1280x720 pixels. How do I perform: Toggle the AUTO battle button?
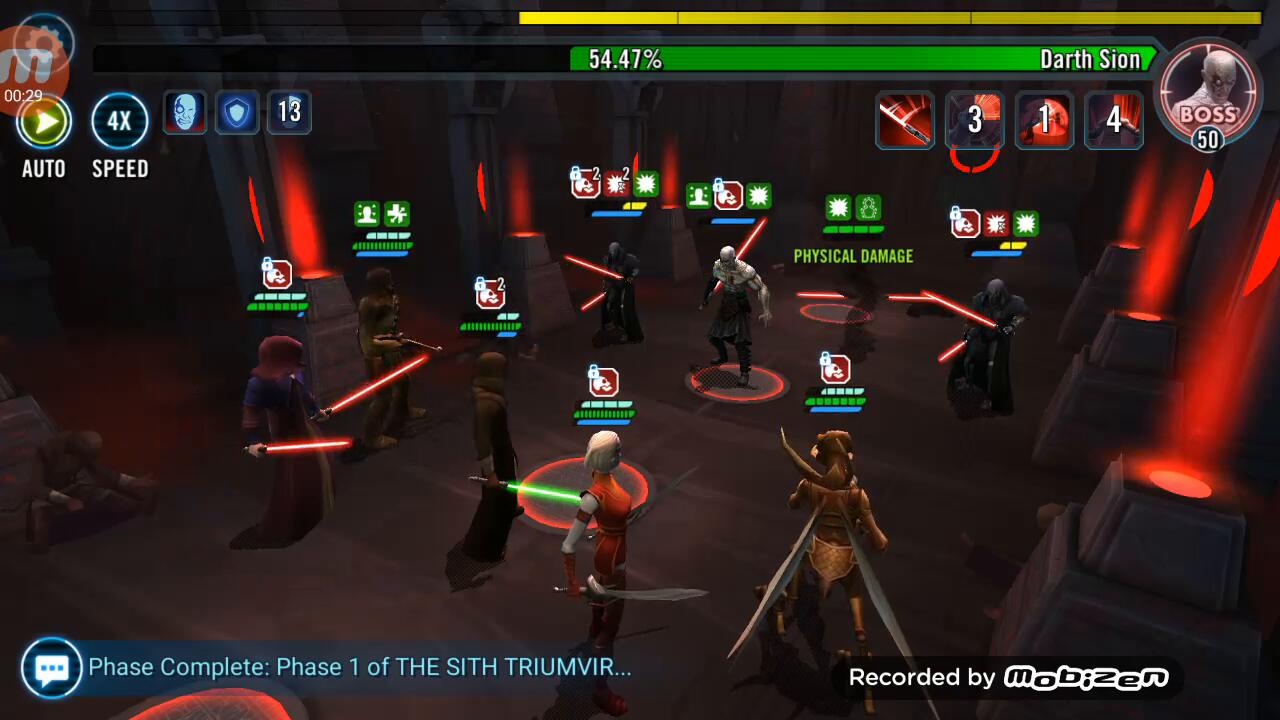tap(44, 123)
